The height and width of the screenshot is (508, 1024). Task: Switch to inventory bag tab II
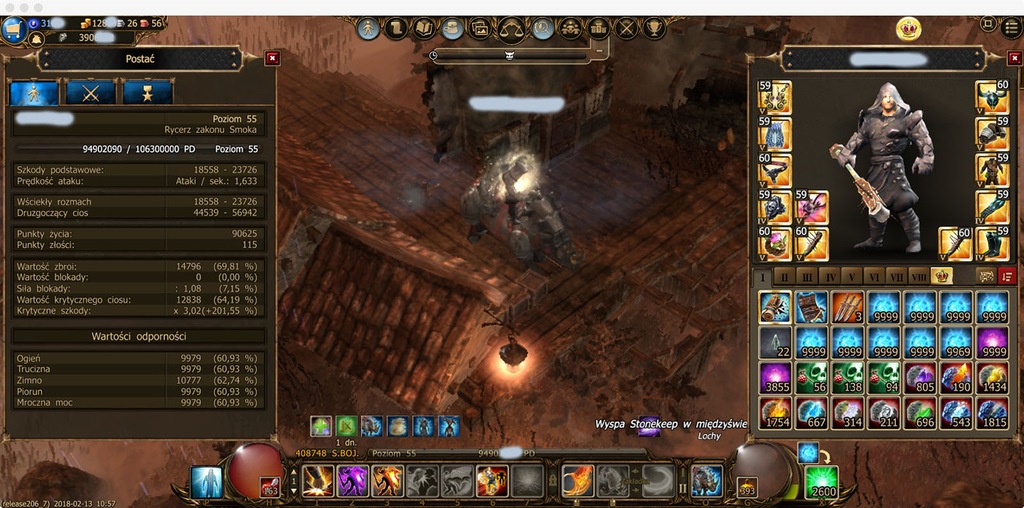(785, 276)
